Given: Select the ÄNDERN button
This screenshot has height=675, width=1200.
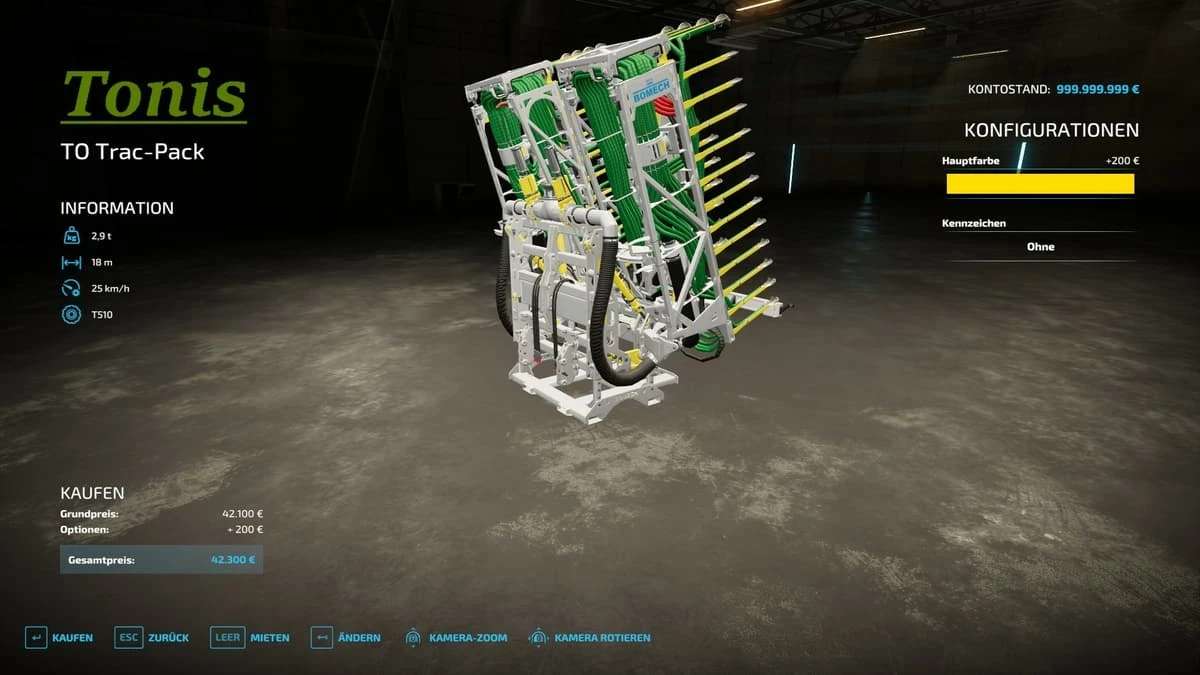Looking at the screenshot, I should pyautogui.click(x=346, y=638).
